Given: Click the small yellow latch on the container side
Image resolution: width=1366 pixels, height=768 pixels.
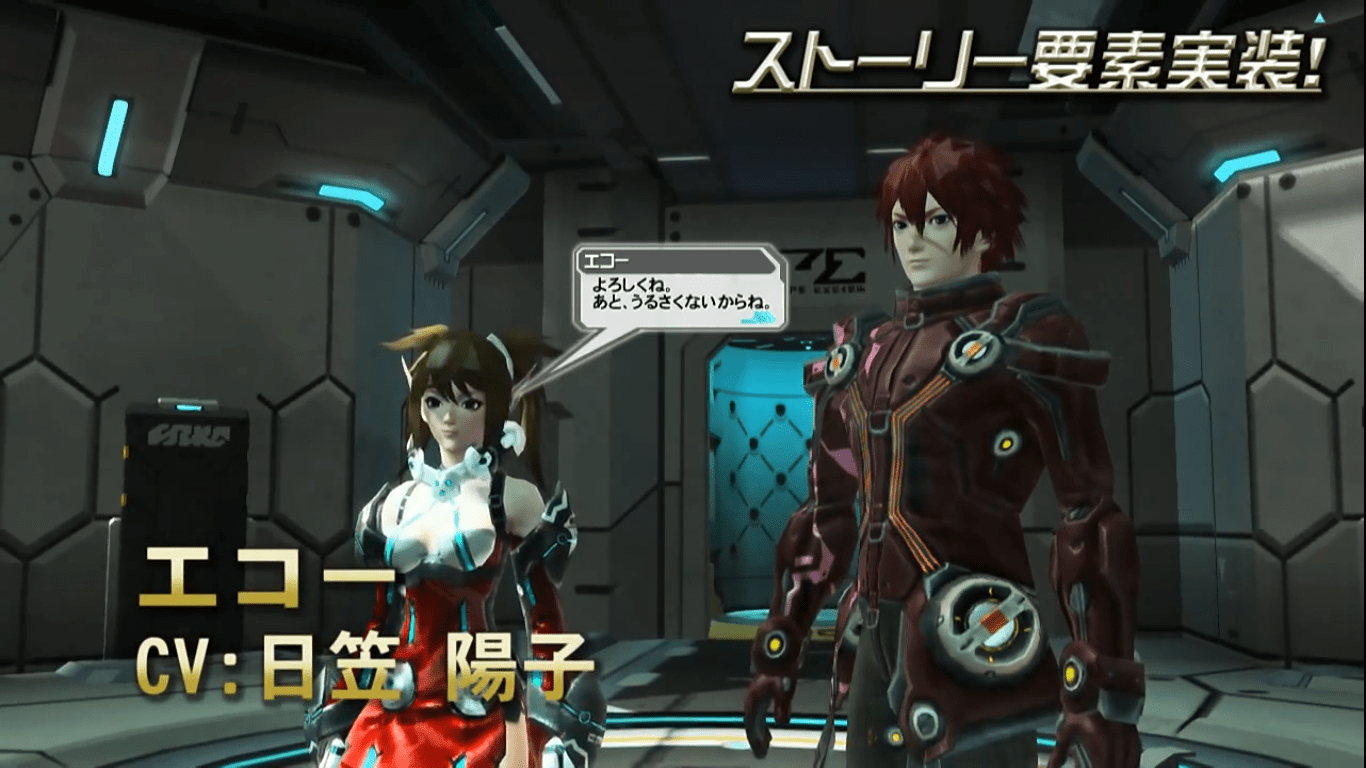Looking at the screenshot, I should [126, 452].
